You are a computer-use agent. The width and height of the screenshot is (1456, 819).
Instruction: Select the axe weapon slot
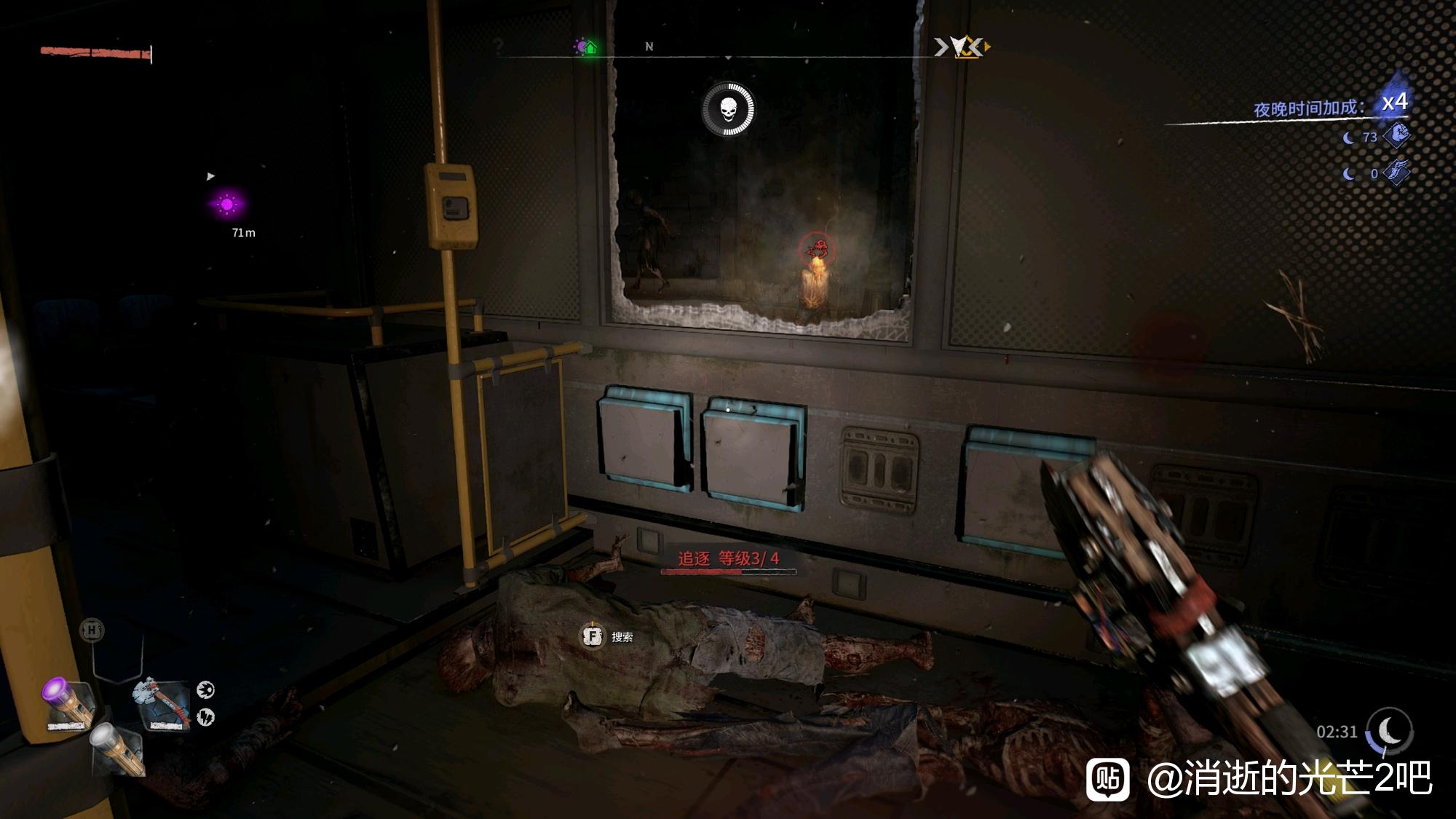162,704
